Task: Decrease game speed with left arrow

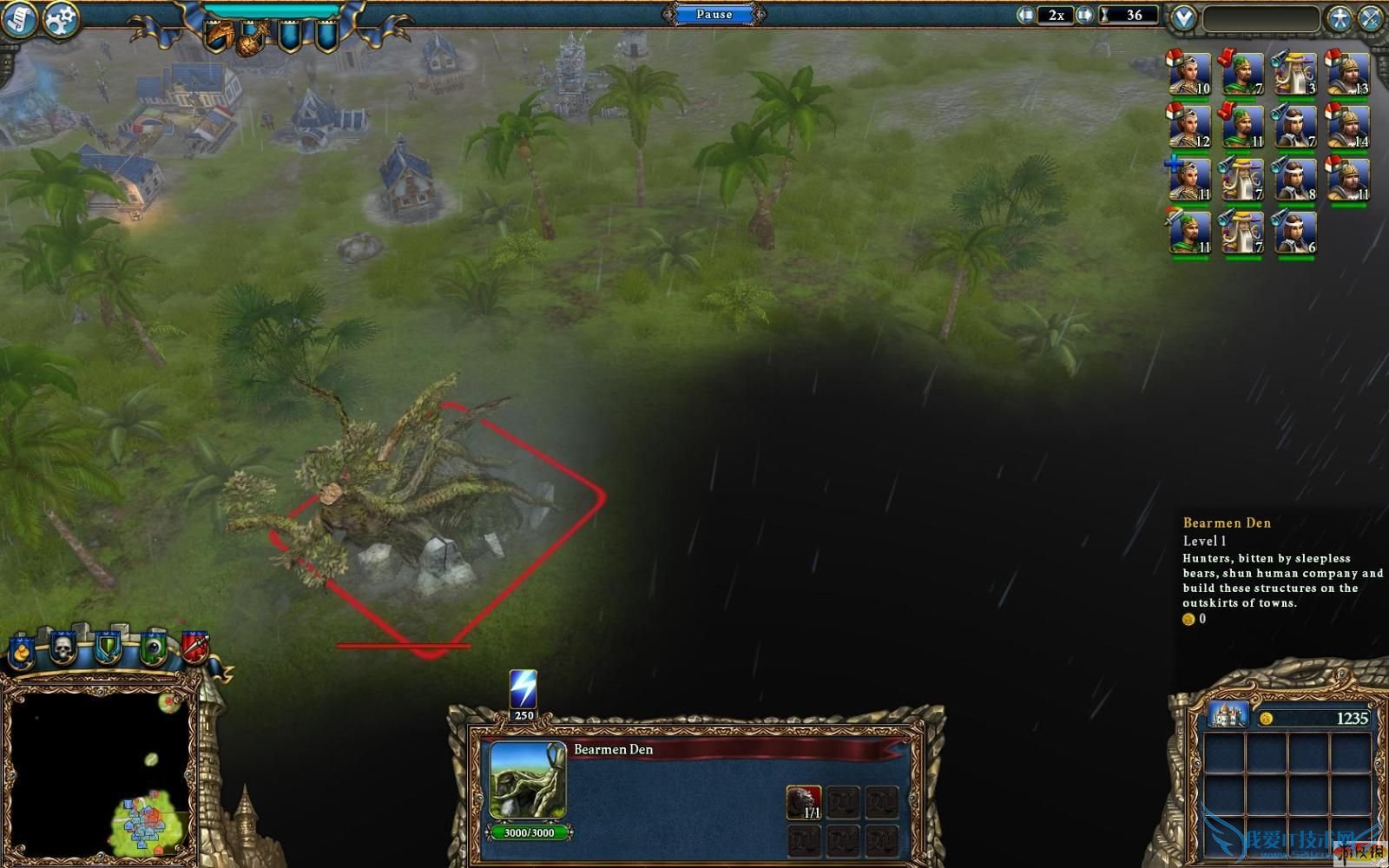Action: [1027, 15]
